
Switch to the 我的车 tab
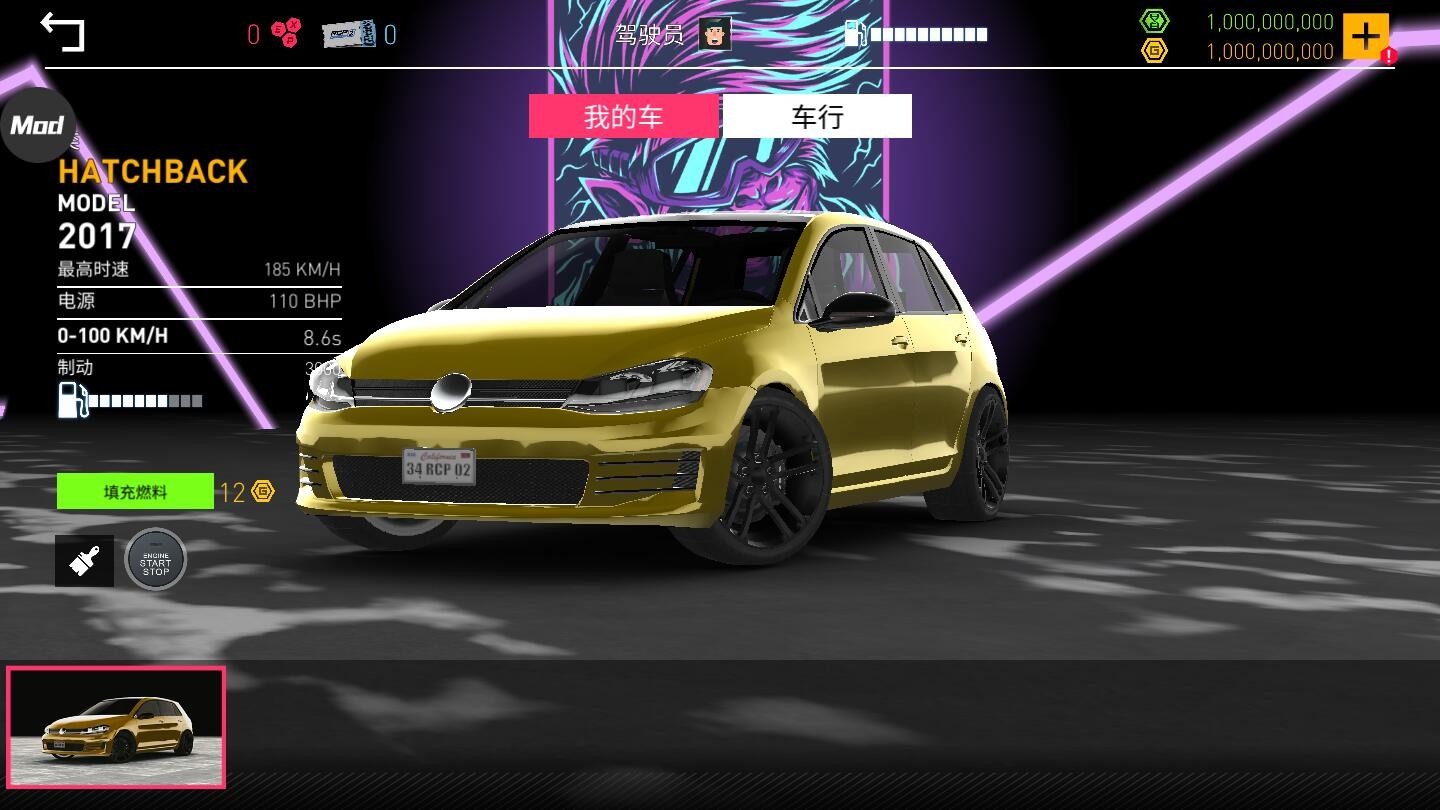click(x=623, y=116)
